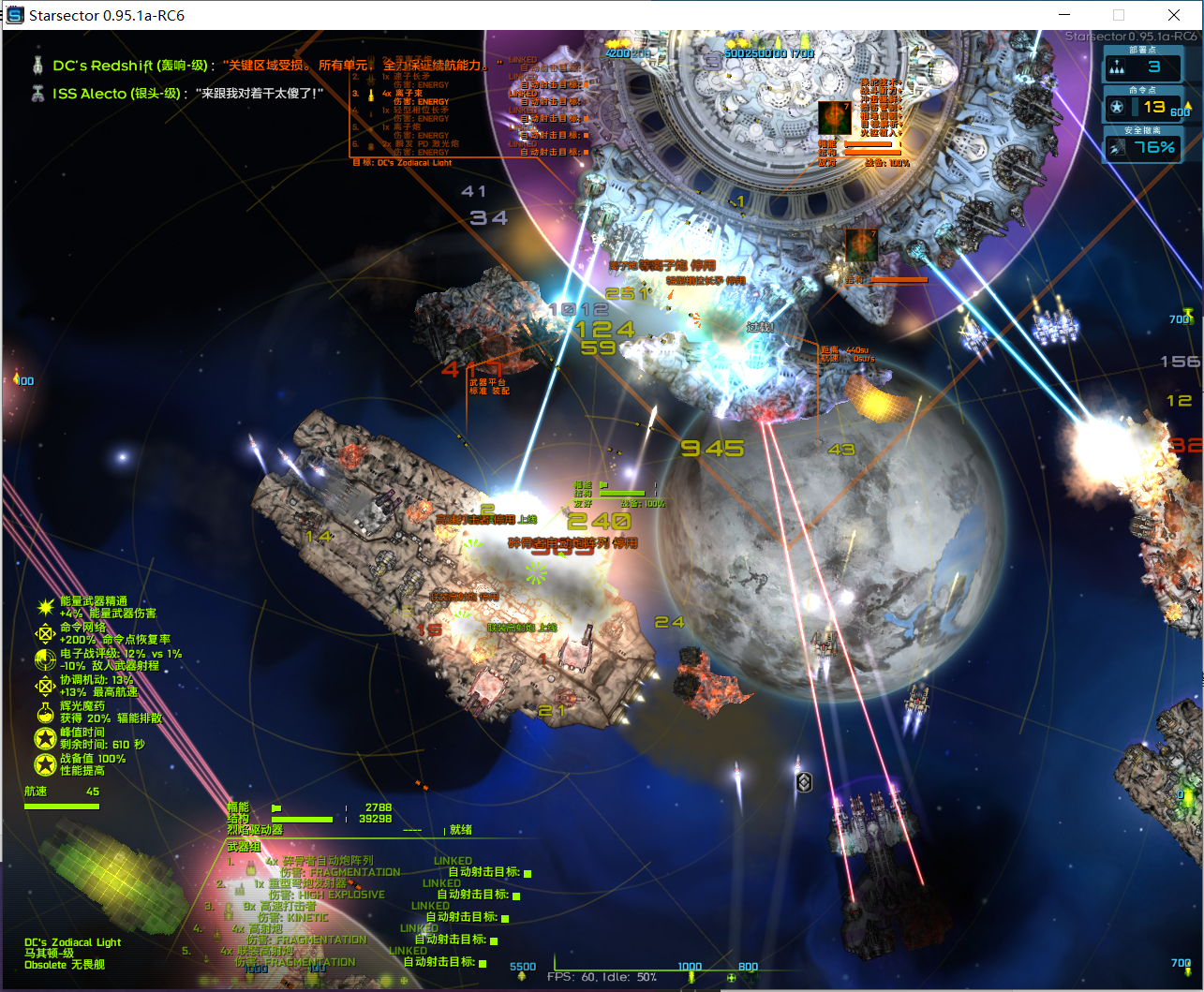Click the ISS Alecto message ship icon
The image size is (1204, 992).
pos(38,93)
